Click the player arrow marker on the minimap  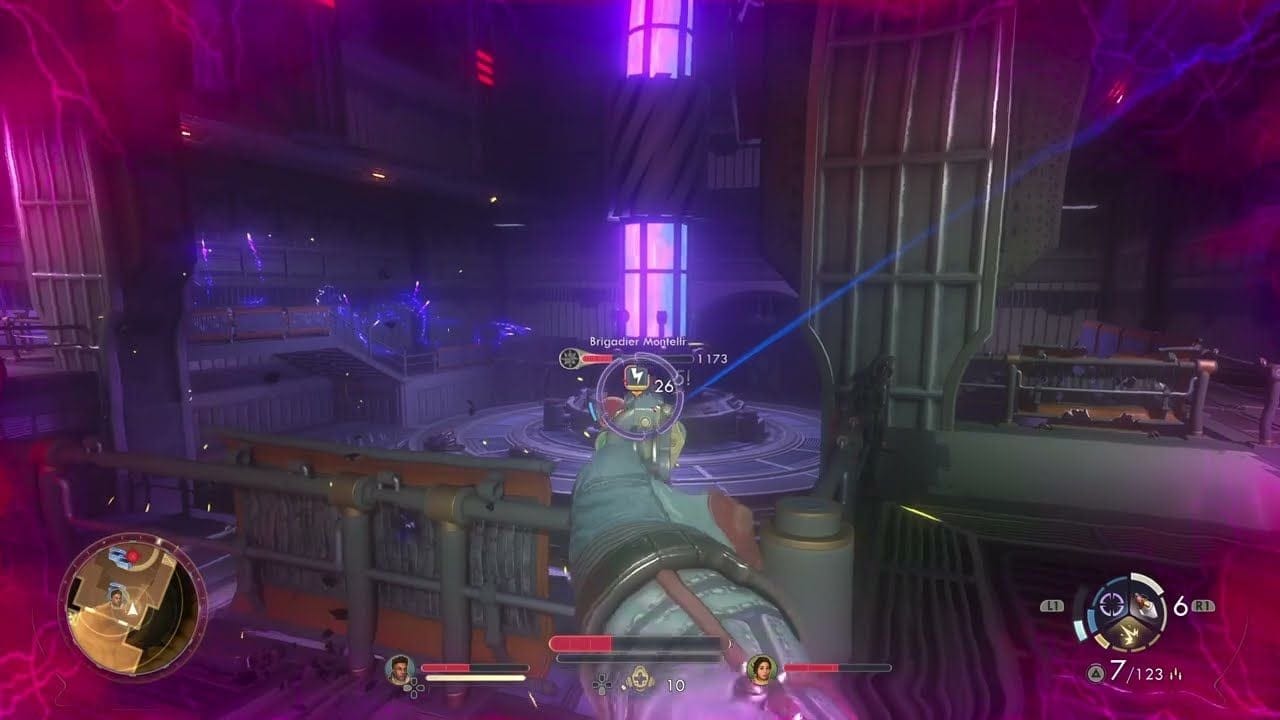pos(132,609)
